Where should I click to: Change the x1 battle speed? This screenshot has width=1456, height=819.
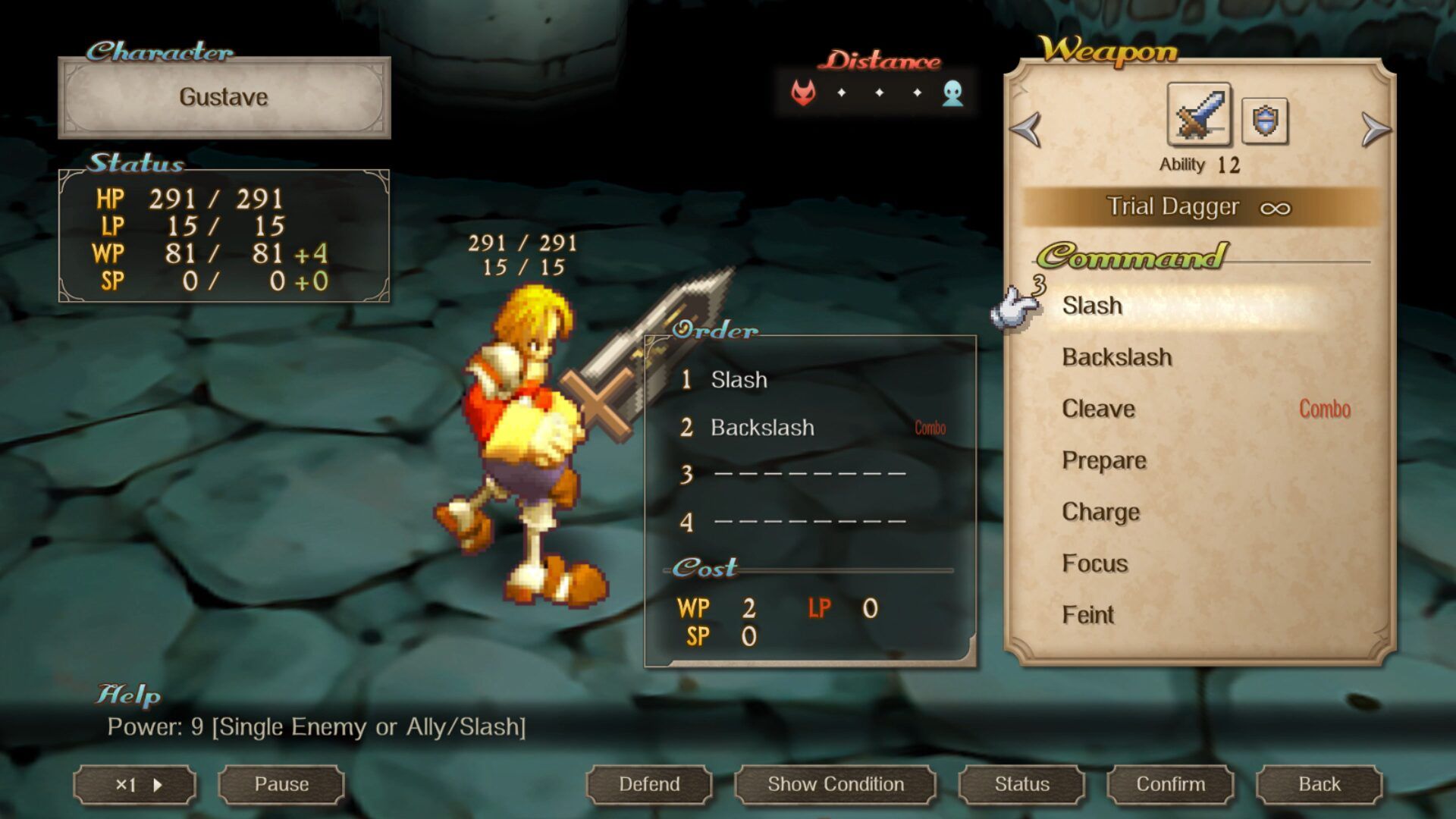pos(135,785)
